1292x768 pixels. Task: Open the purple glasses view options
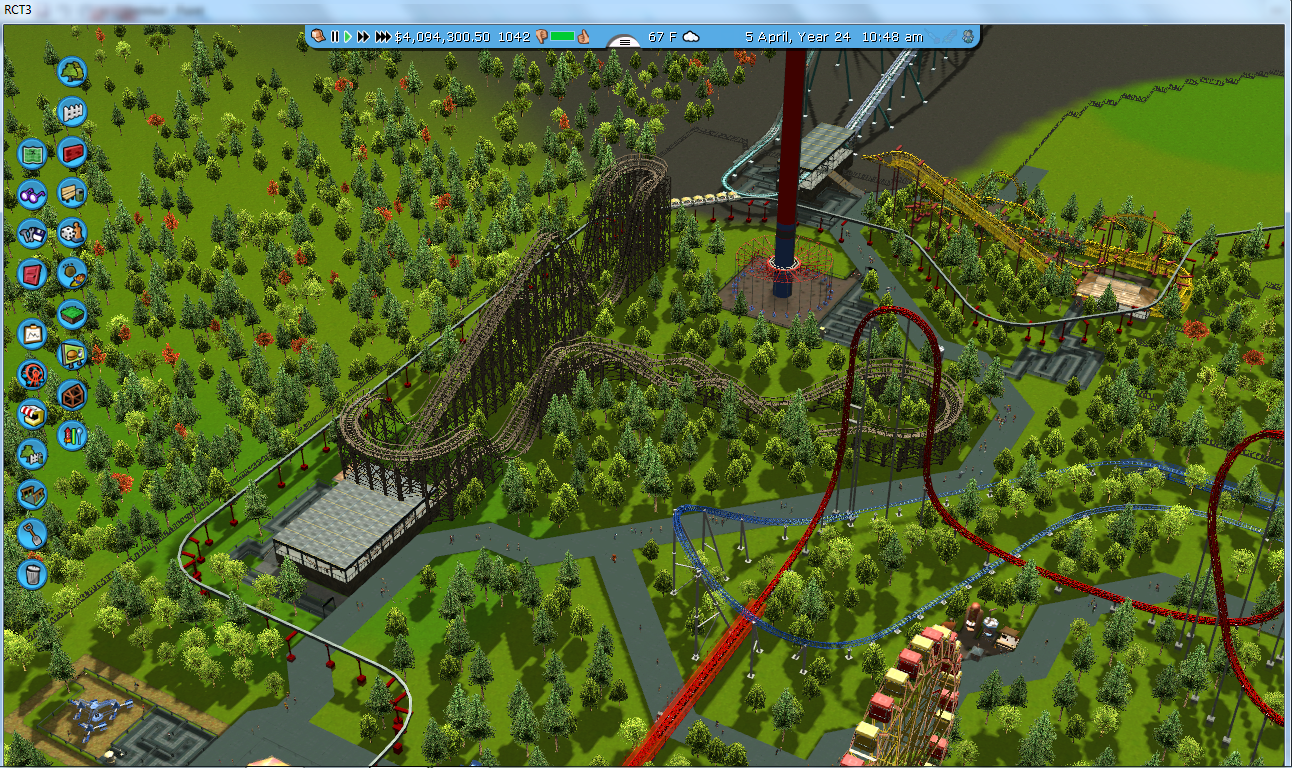point(32,194)
